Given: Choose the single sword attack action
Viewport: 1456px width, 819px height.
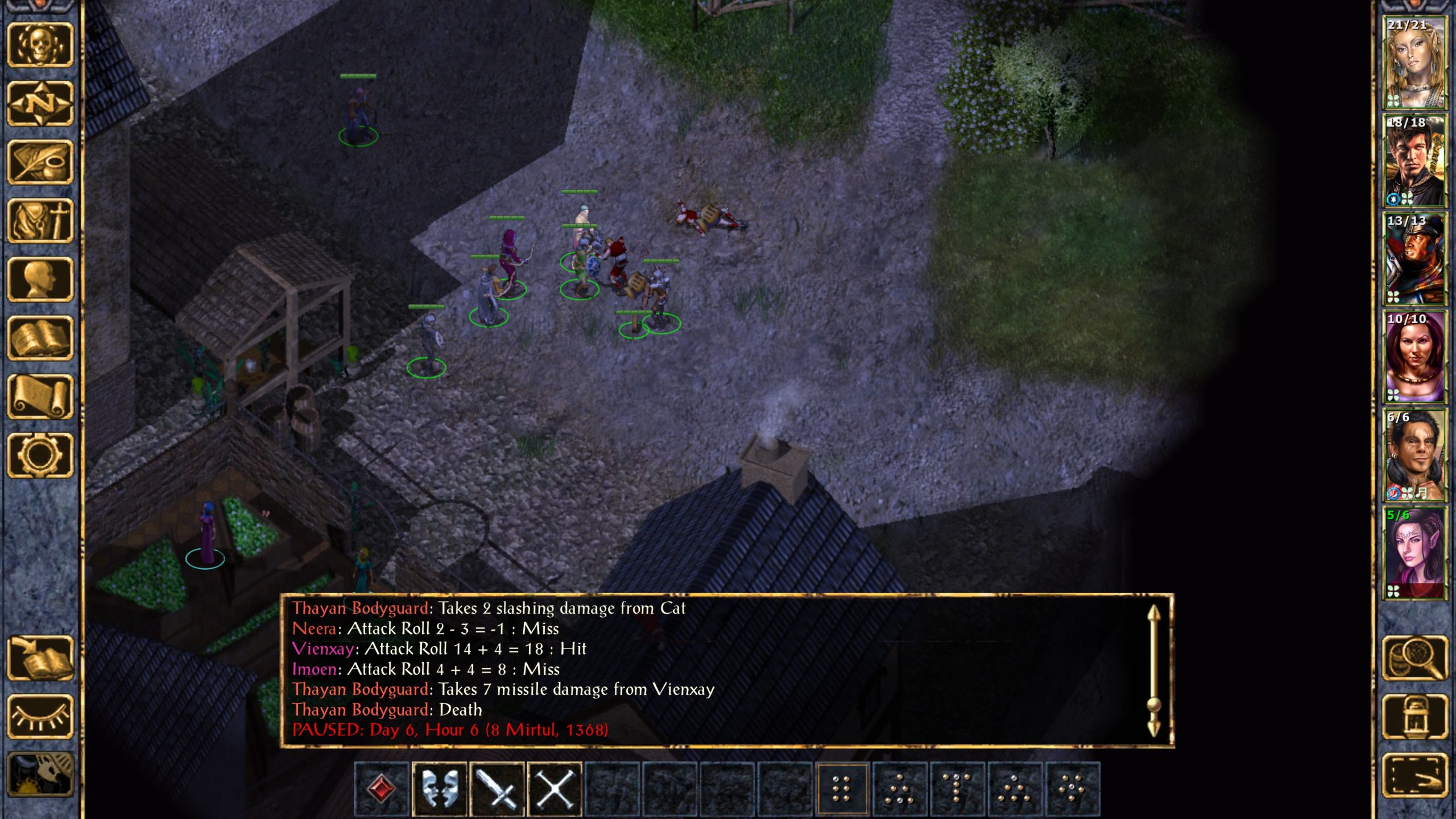Looking at the screenshot, I should click(498, 789).
